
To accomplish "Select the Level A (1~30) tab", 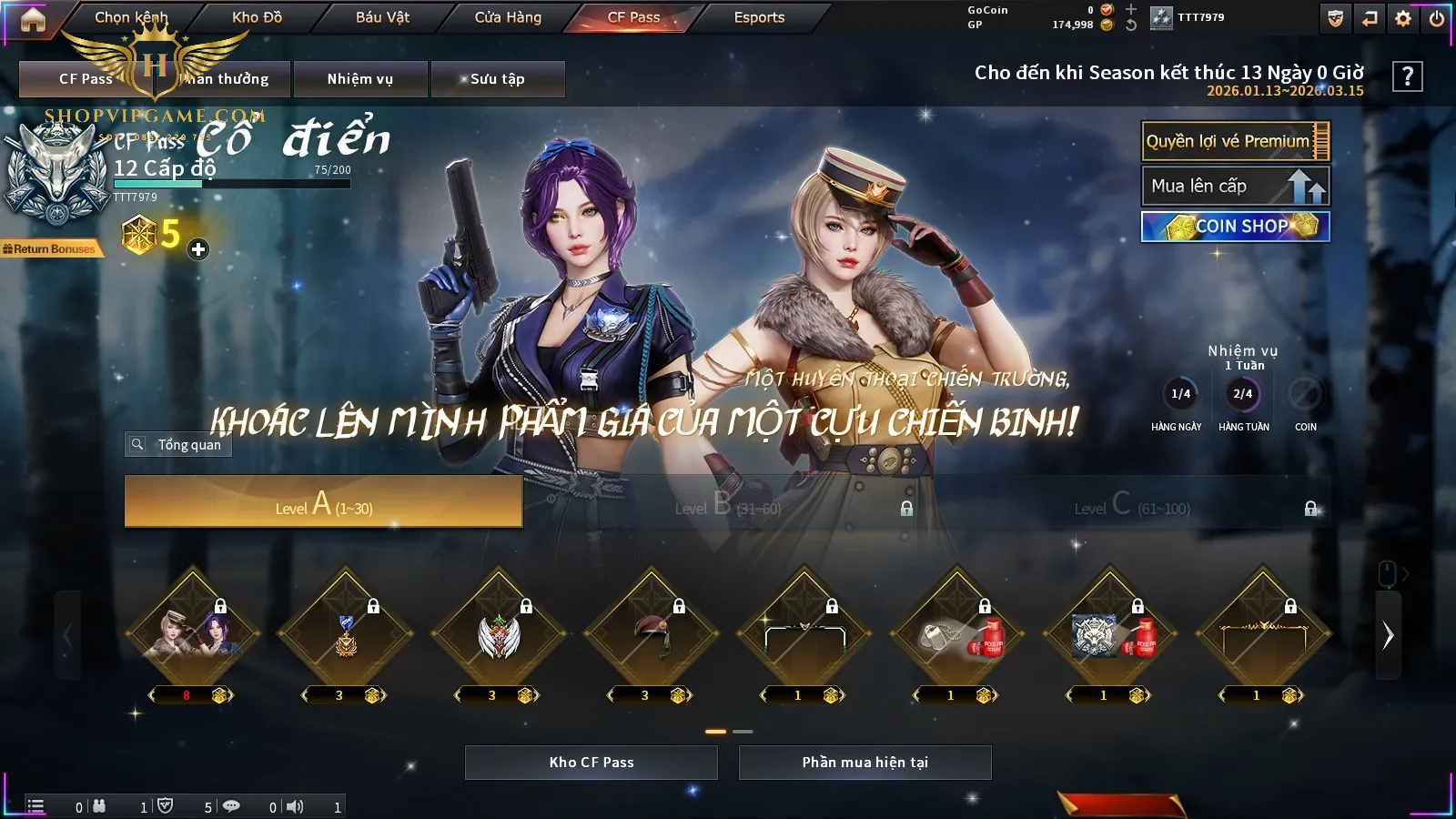I will point(323,501).
